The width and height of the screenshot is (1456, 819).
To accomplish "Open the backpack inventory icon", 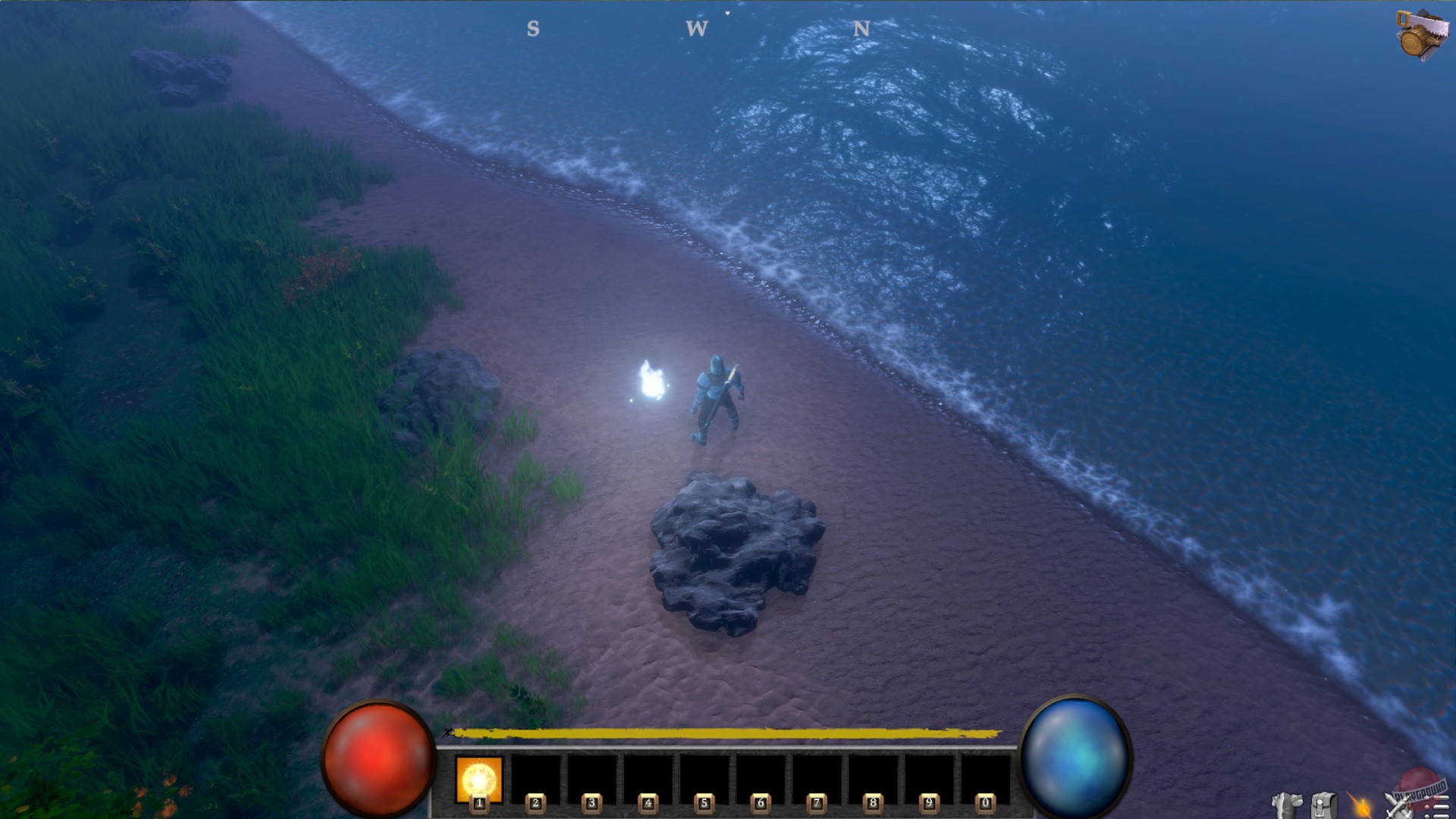I will [1324, 806].
